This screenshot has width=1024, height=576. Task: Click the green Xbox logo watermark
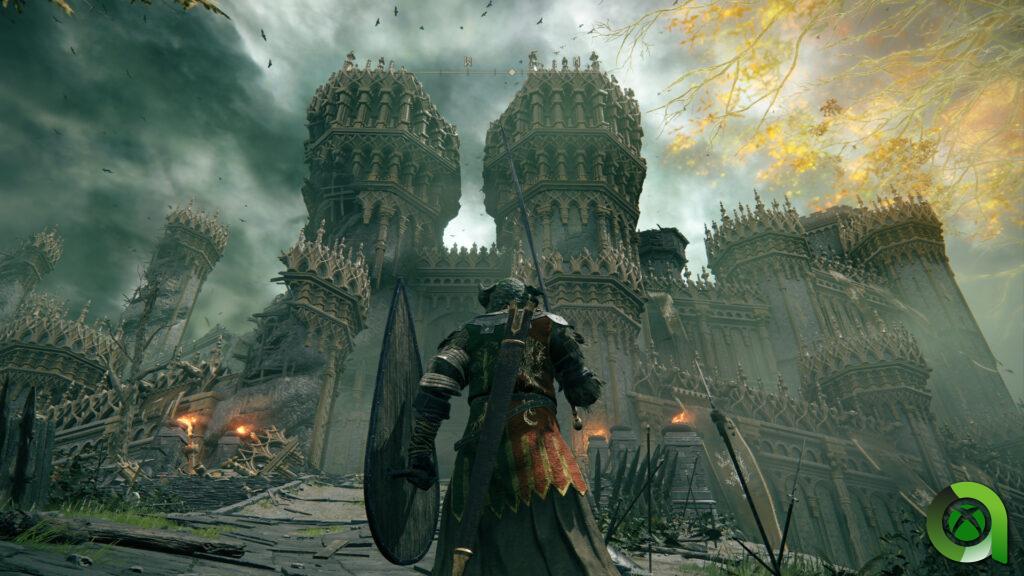click(x=966, y=523)
